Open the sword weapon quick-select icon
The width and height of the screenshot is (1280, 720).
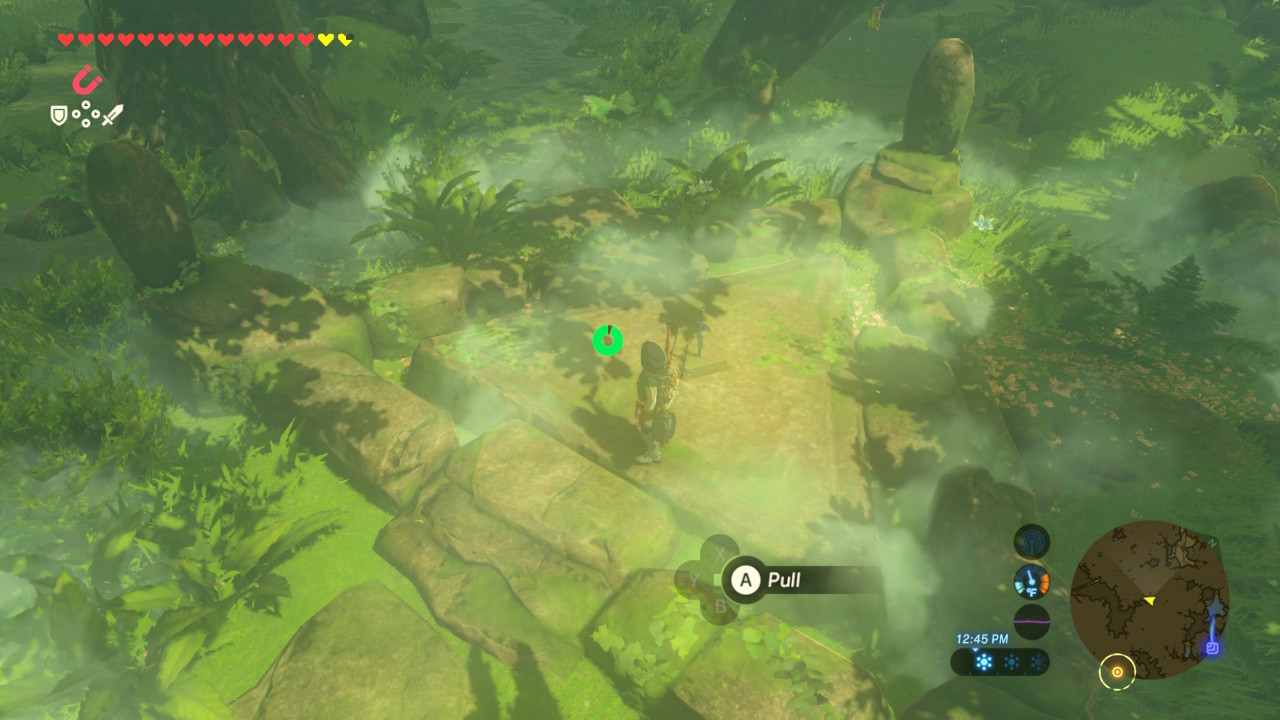pyautogui.click(x=112, y=115)
